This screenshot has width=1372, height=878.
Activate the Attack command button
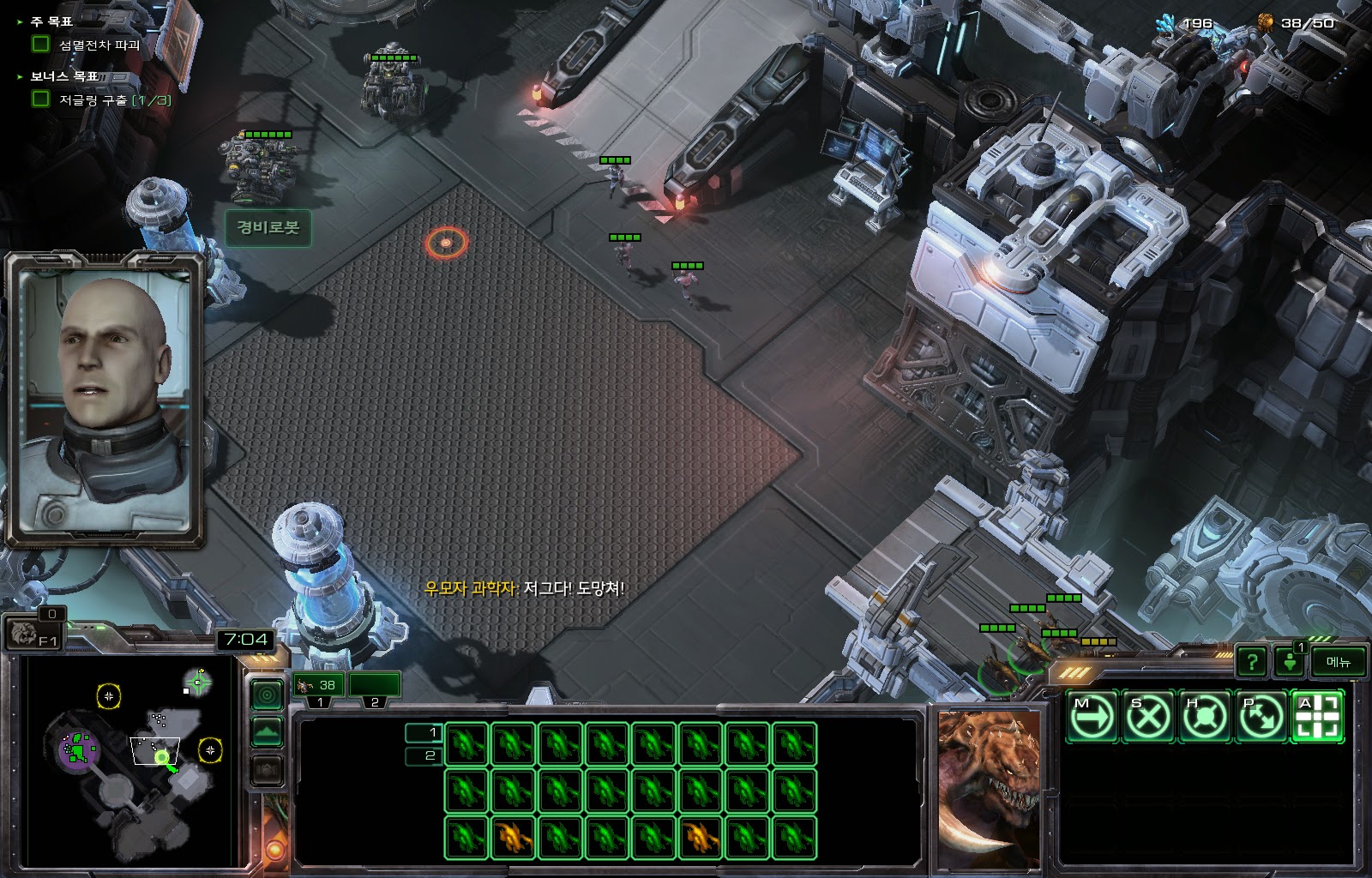pos(1317,715)
